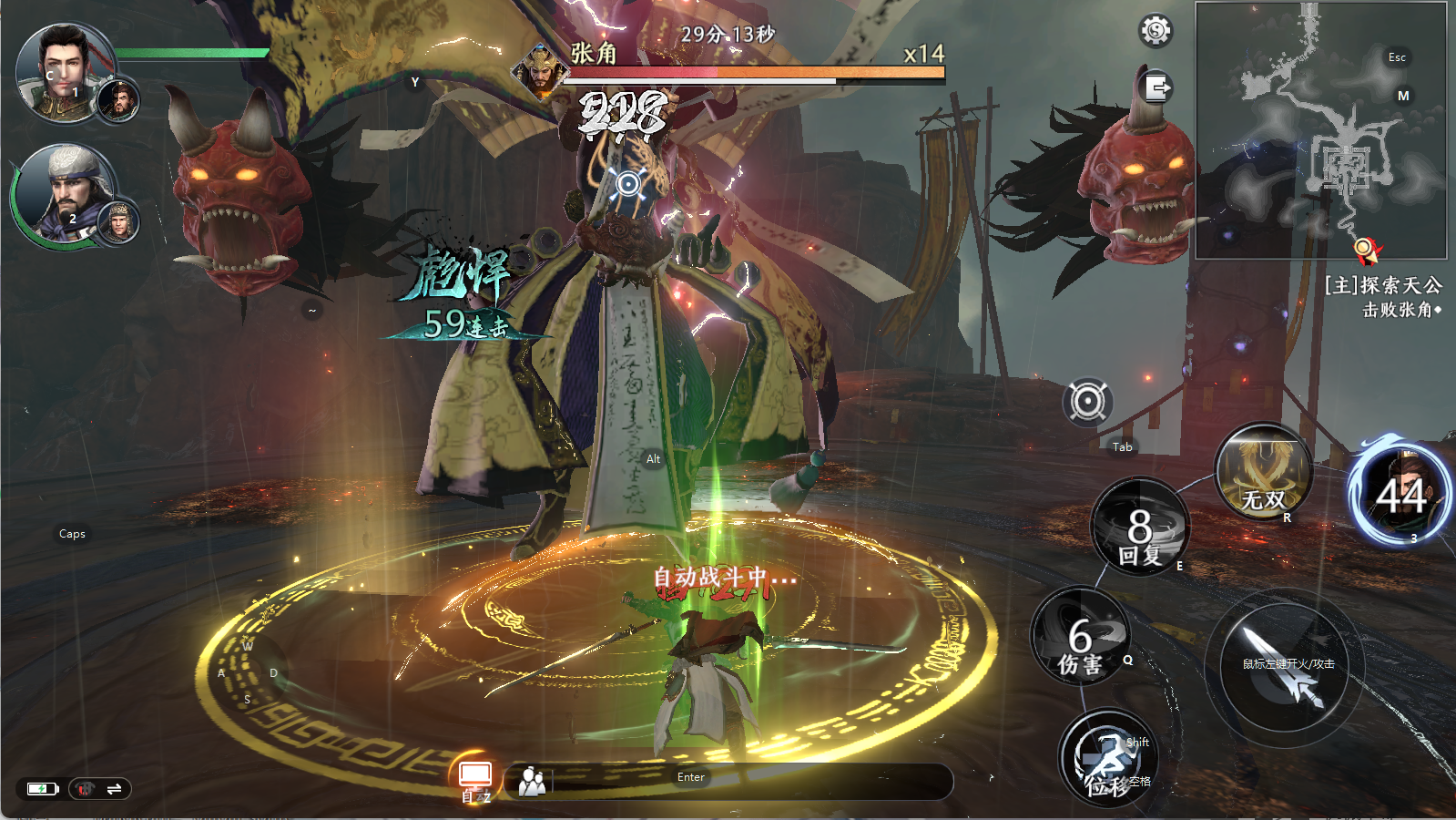
Task: Open the chat channel people icon
Action: [x=533, y=781]
